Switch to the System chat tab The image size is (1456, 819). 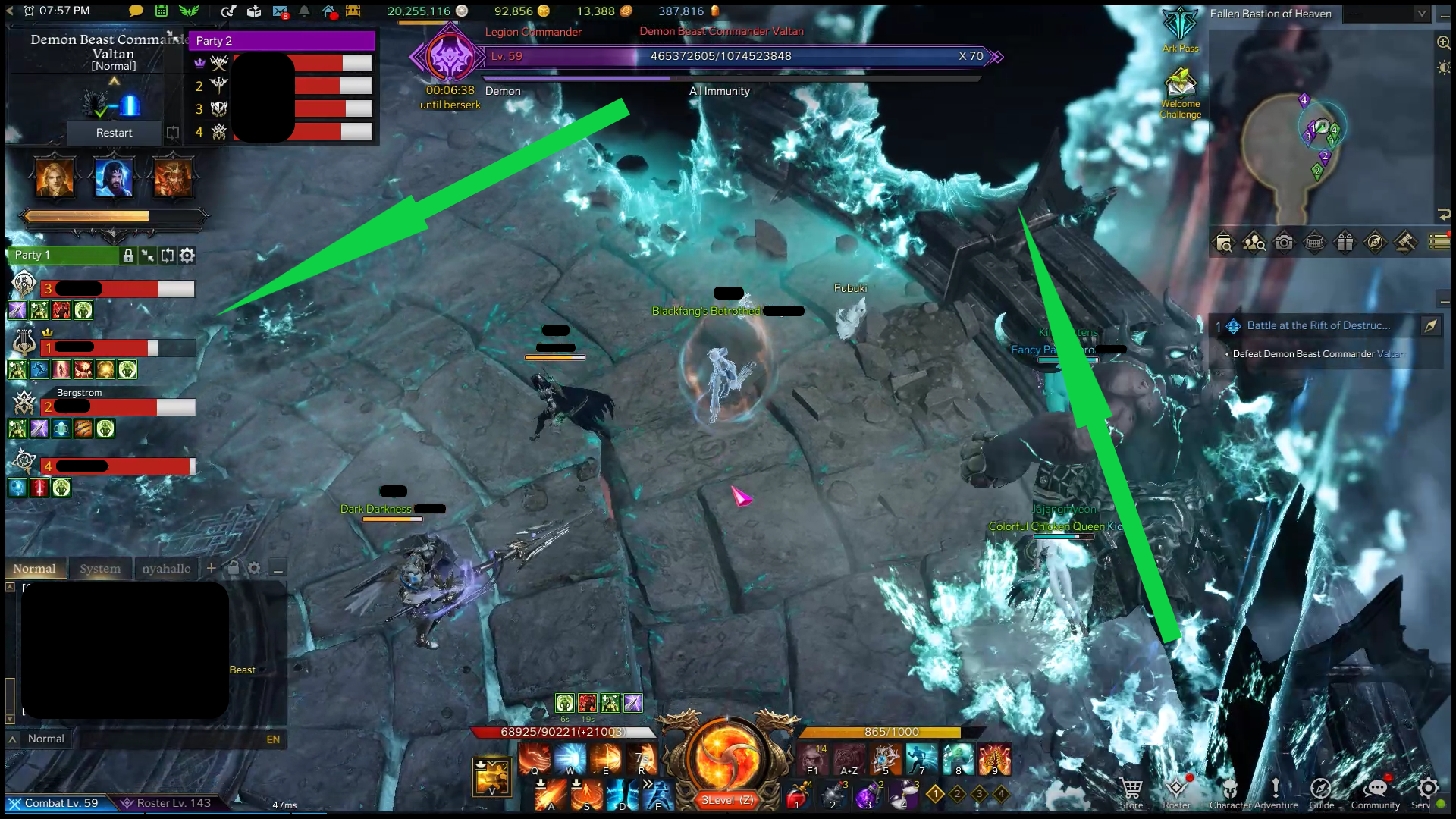100,569
